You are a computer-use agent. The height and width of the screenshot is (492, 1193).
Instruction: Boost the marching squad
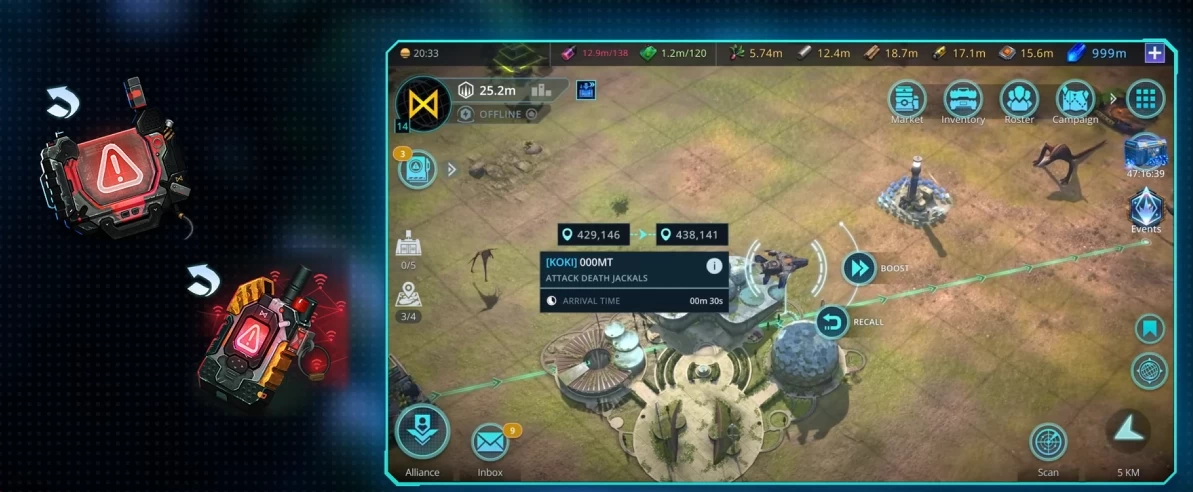pyautogui.click(x=859, y=268)
